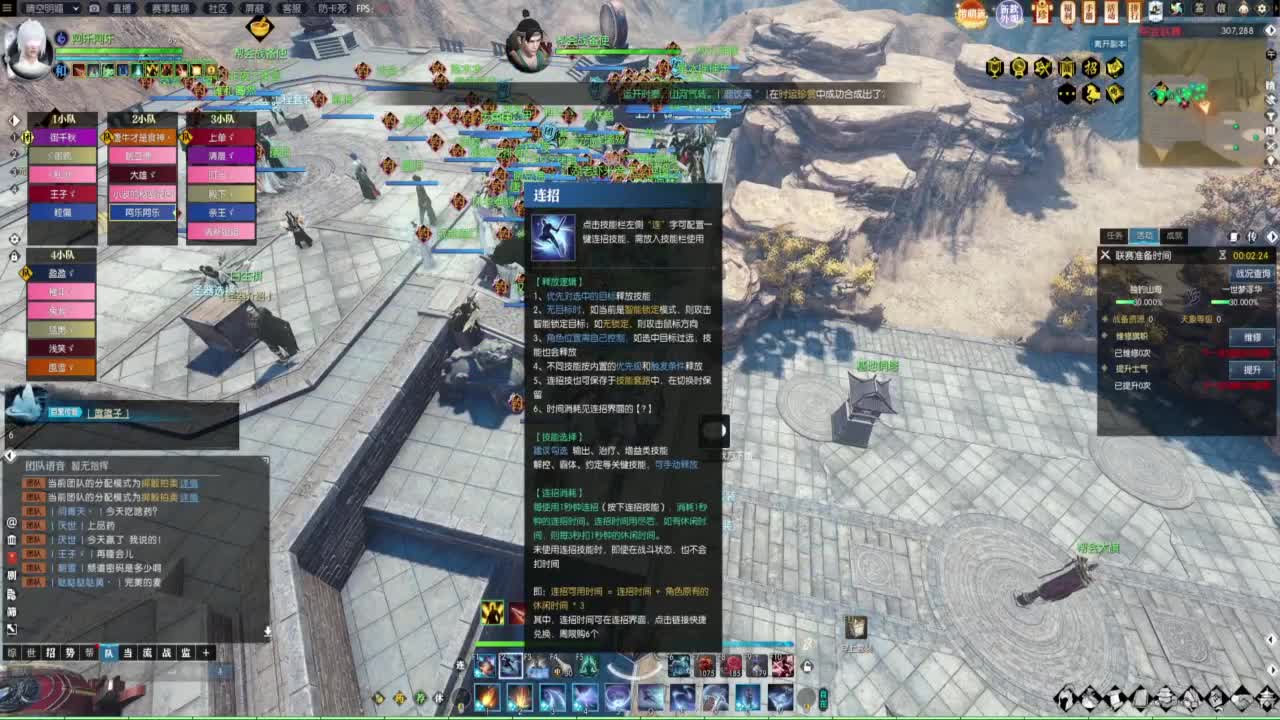Click the 维修 repair button in the league panel
The height and width of the screenshot is (720, 1280).
(1252, 338)
